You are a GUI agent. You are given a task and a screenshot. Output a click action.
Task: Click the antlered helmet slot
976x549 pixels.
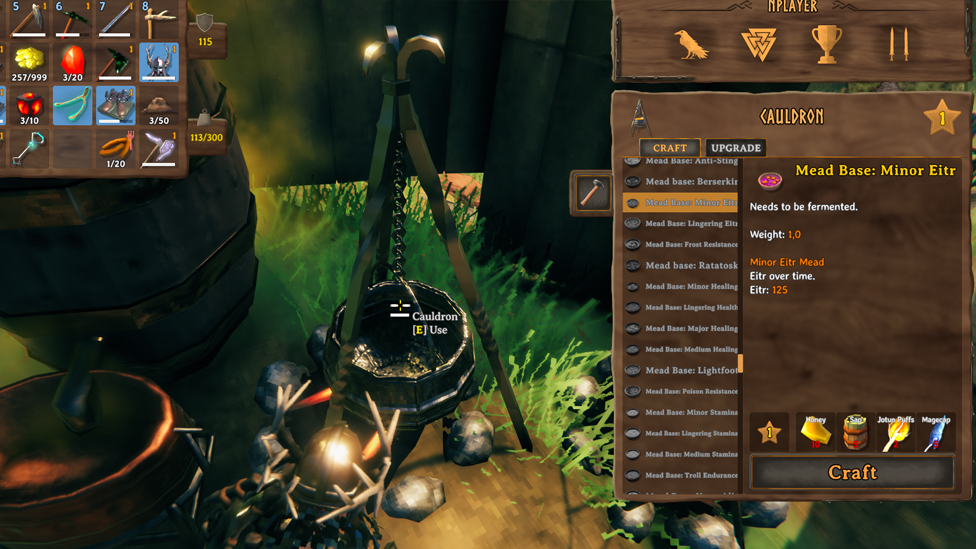point(158,62)
